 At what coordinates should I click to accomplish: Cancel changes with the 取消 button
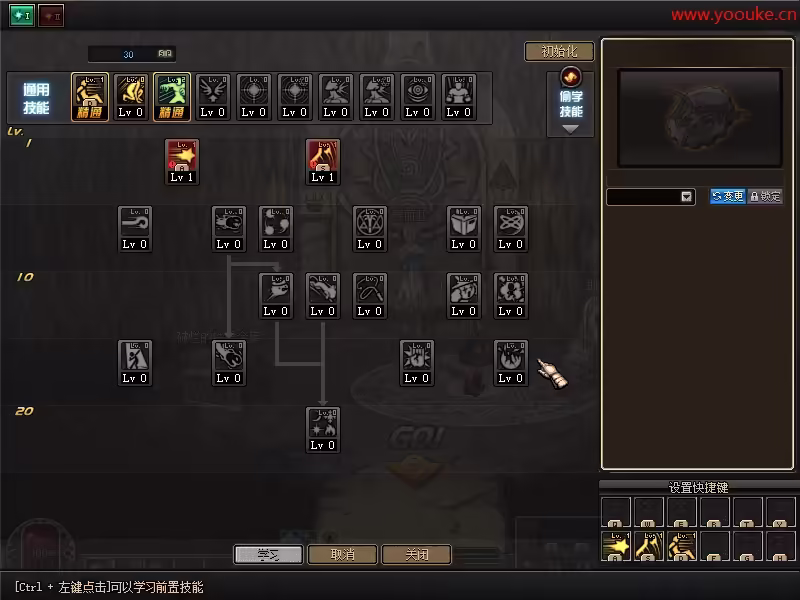343,554
